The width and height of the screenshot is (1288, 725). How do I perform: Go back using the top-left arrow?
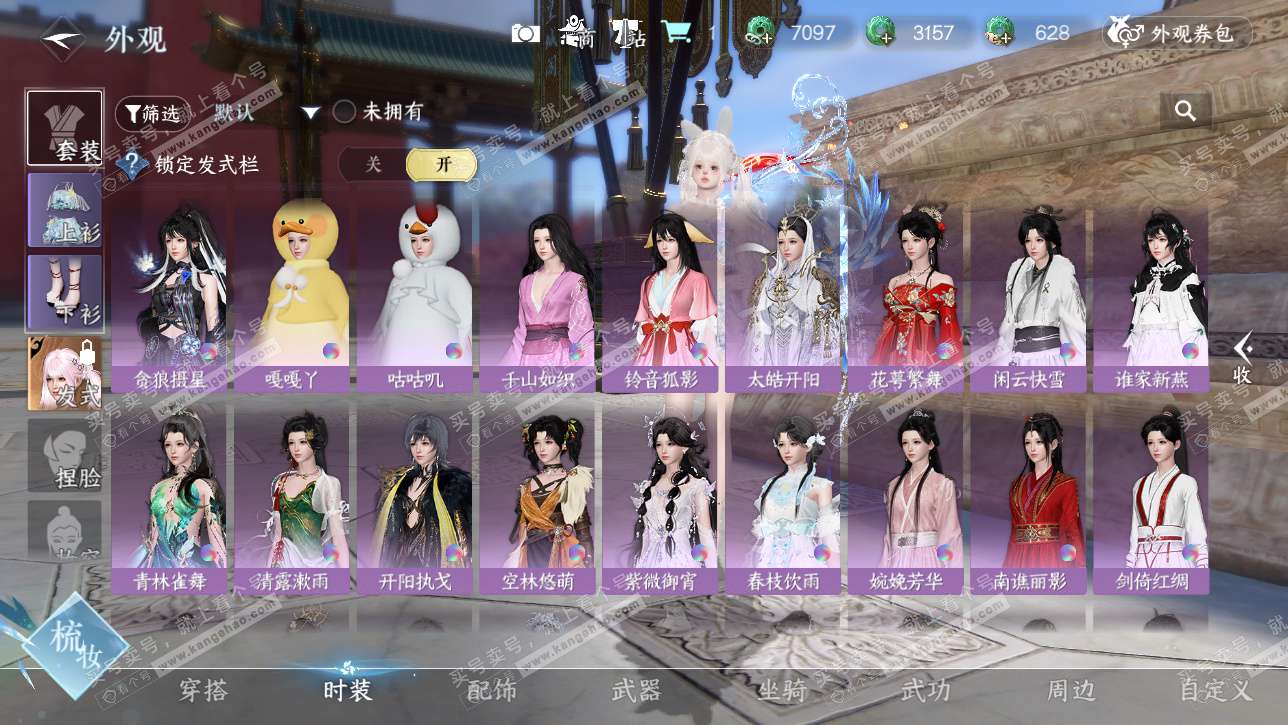pyautogui.click(x=62, y=39)
